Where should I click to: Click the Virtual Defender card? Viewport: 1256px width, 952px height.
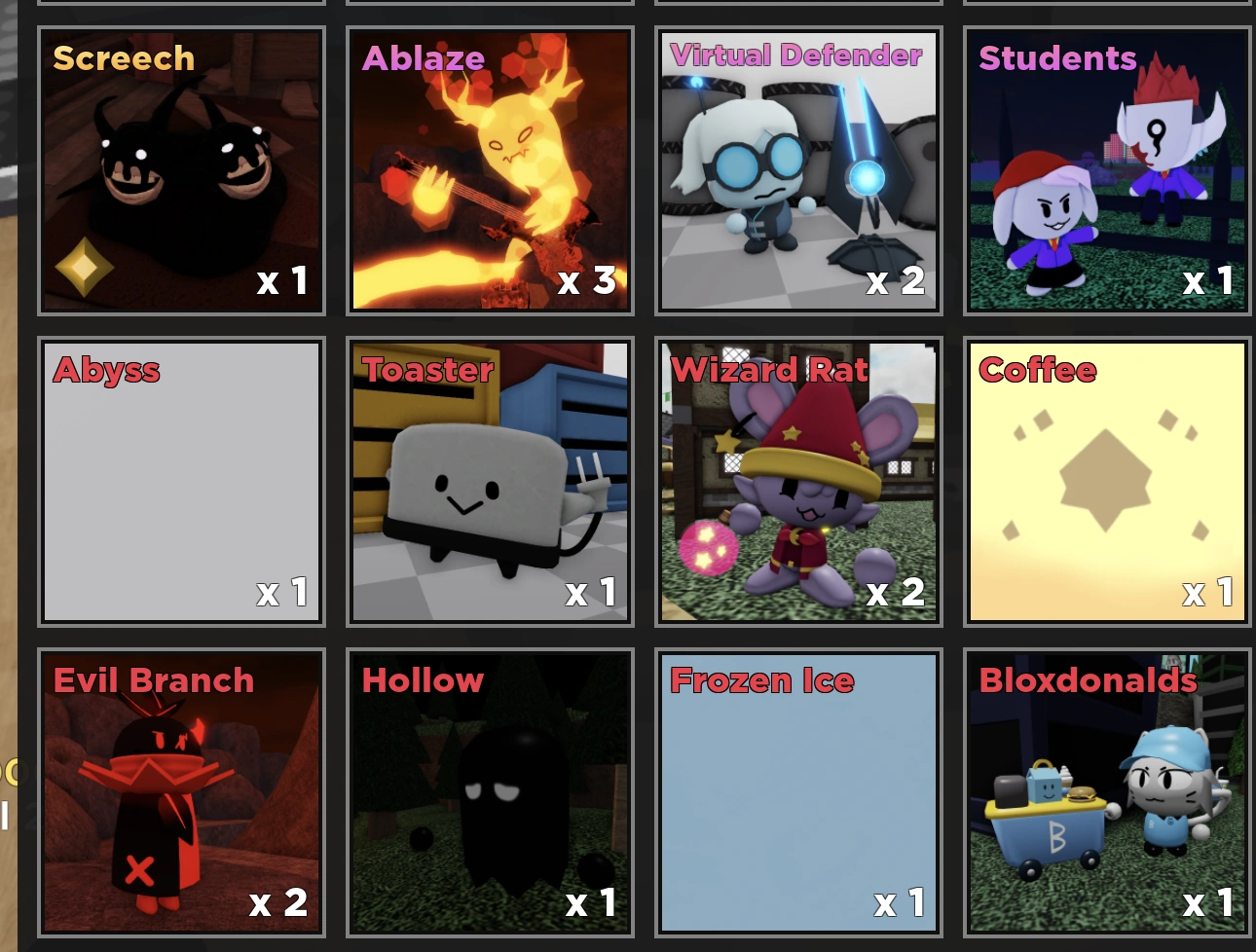tap(798, 171)
